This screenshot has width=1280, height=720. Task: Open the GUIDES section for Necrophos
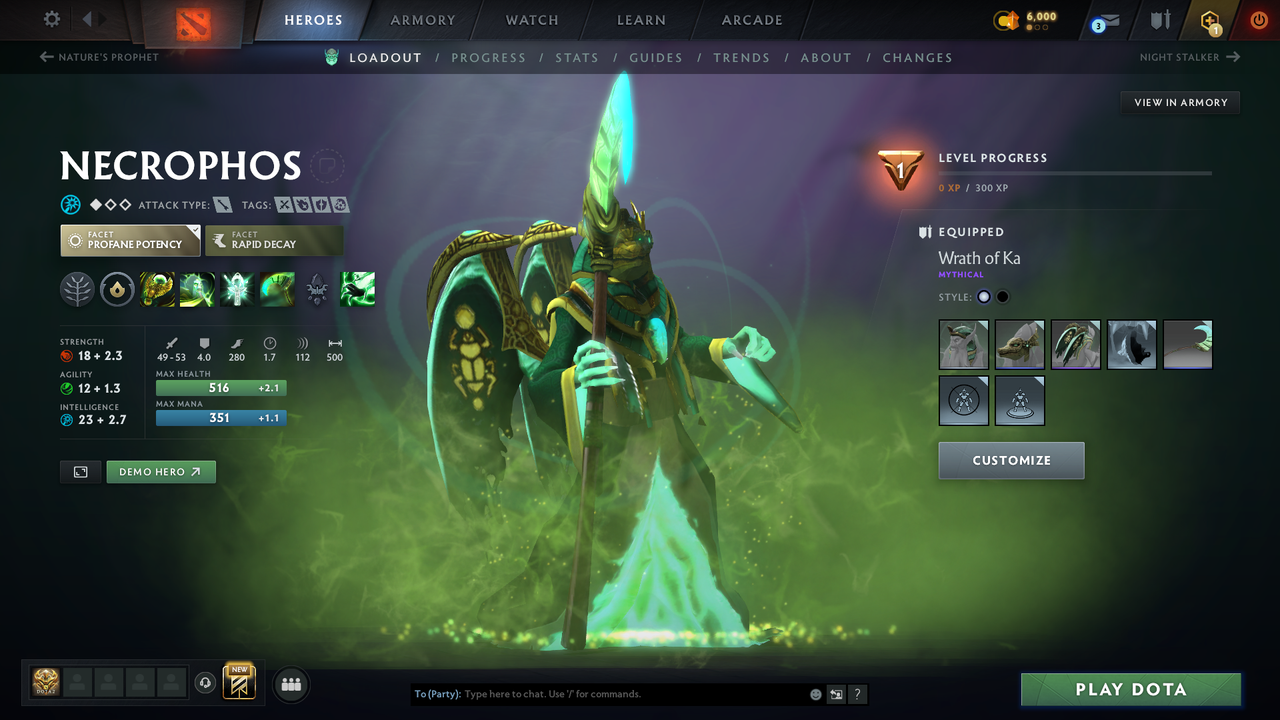[655, 57]
